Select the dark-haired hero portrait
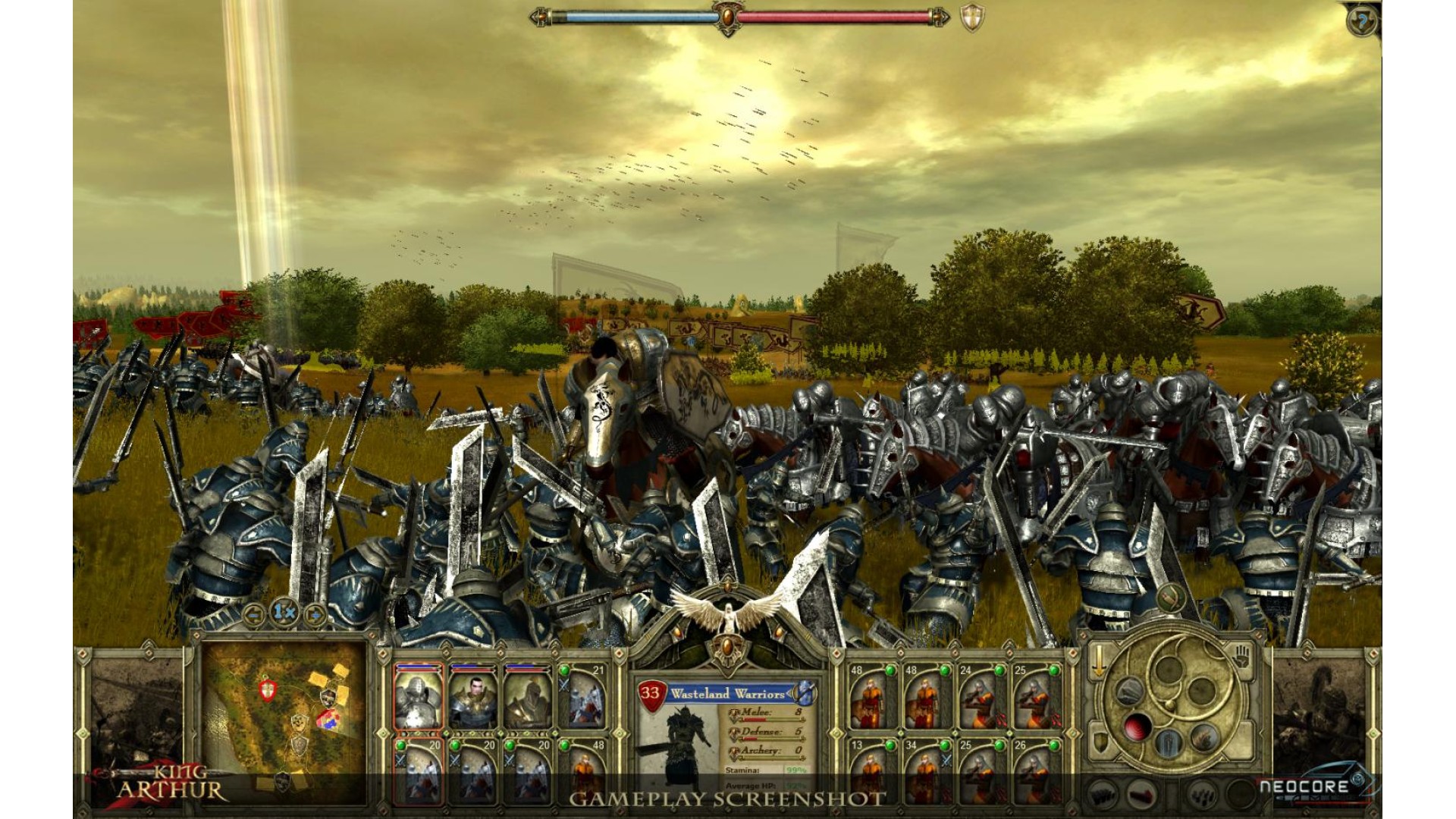1456x819 pixels. tap(472, 698)
